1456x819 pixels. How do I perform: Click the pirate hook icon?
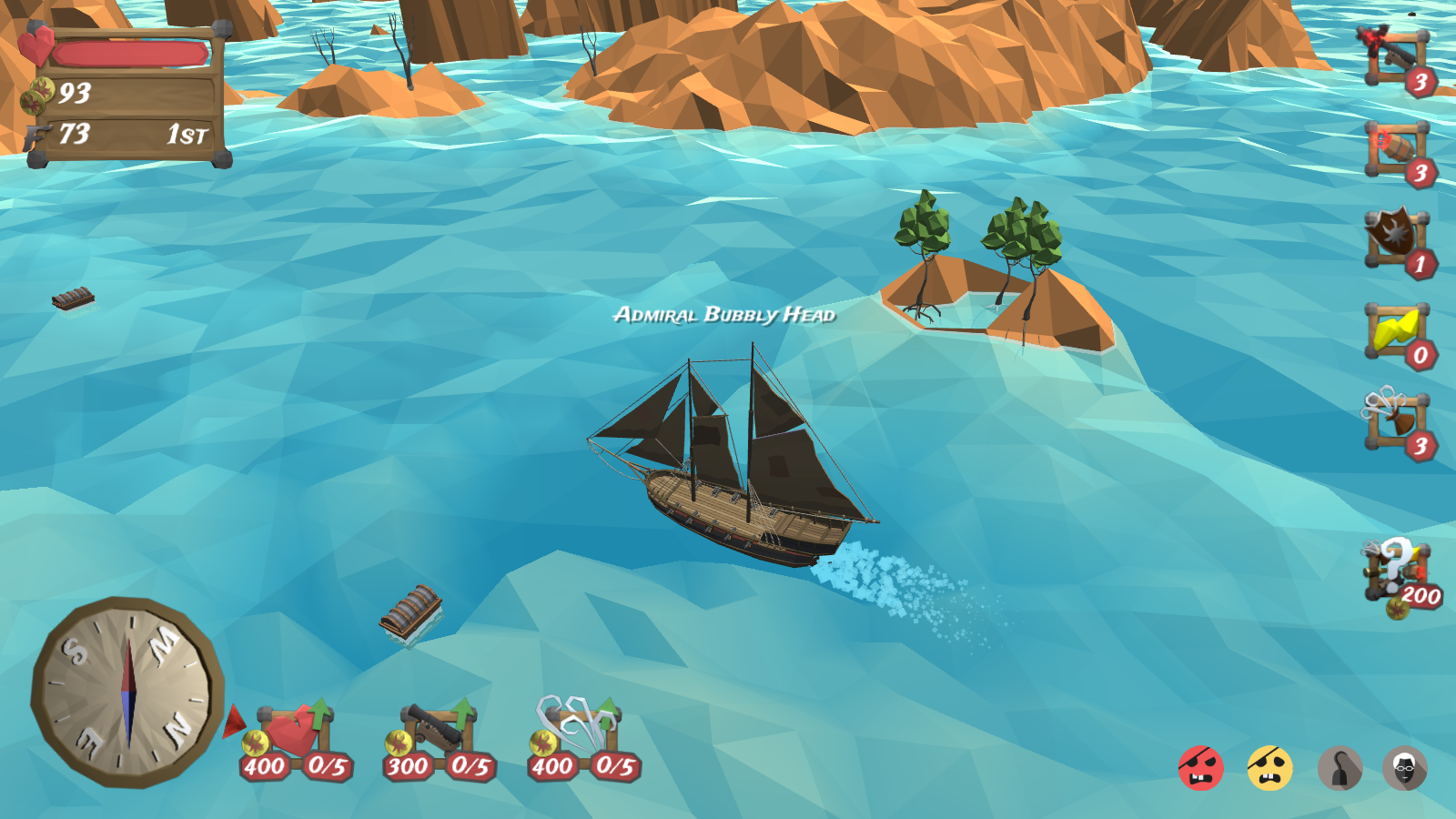1340,768
